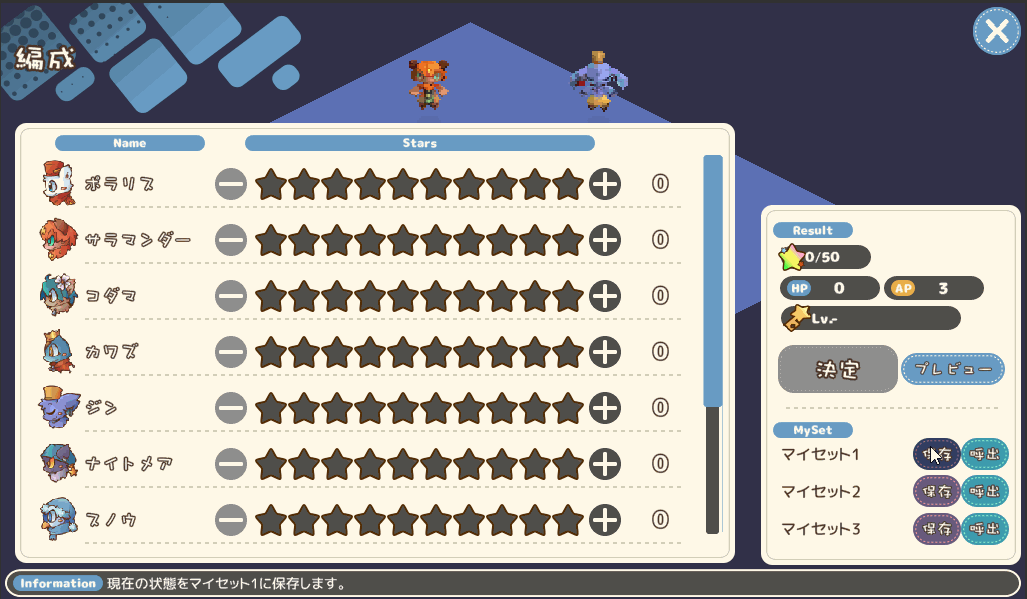
Task: Save to マイセット3
Action: (x=936, y=529)
